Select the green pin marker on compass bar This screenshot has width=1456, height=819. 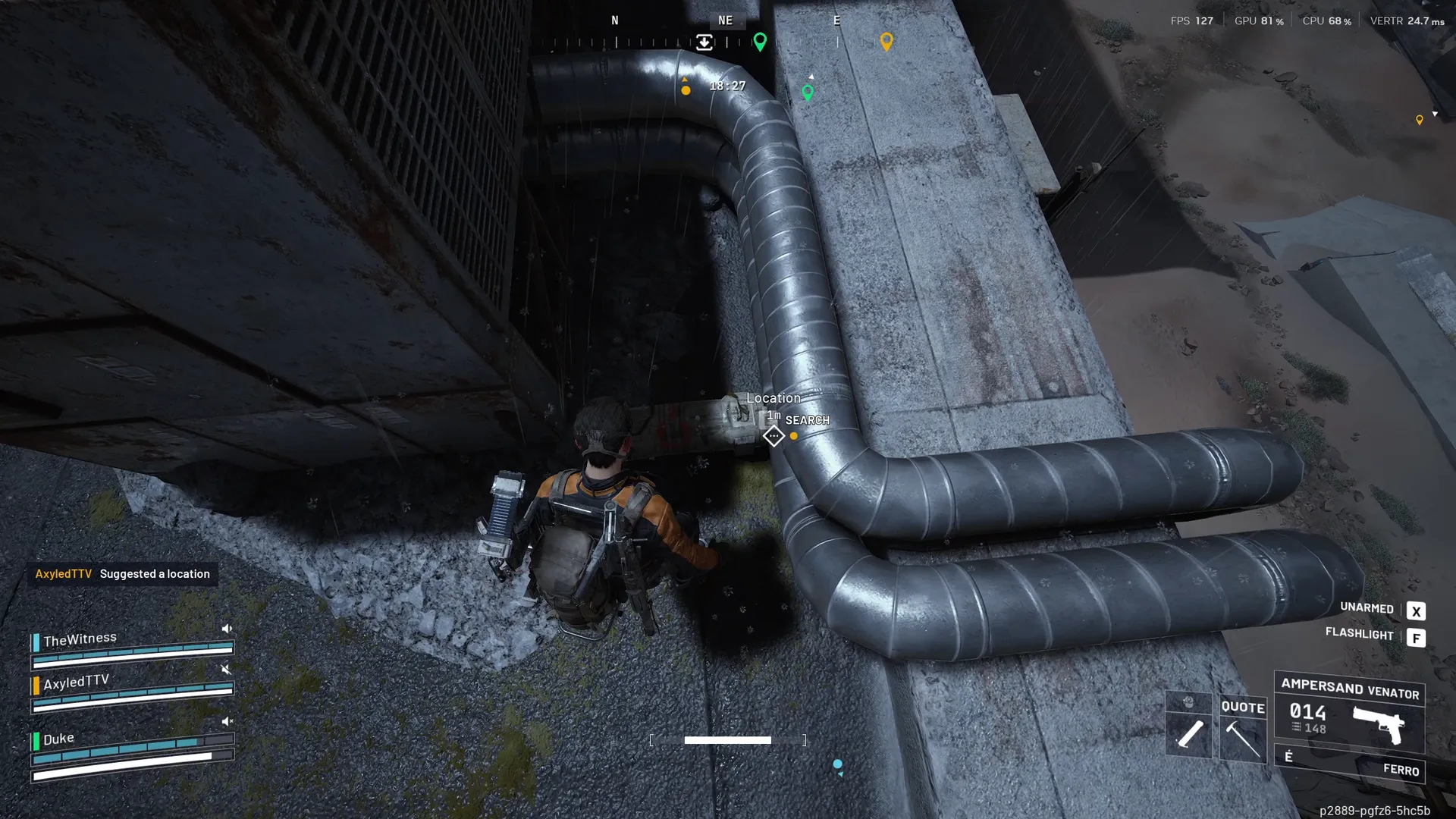(x=760, y=42)
